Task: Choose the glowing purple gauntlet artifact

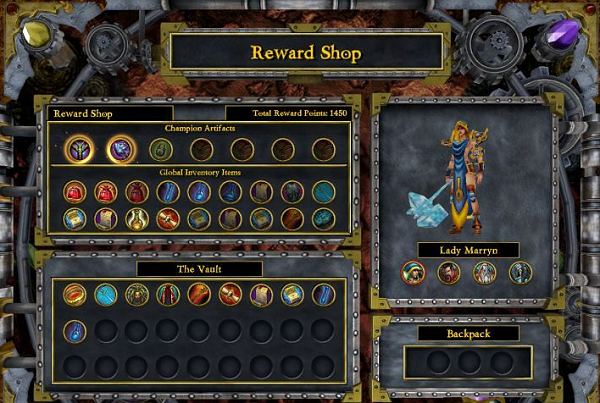Action: [x=122, y=149]
